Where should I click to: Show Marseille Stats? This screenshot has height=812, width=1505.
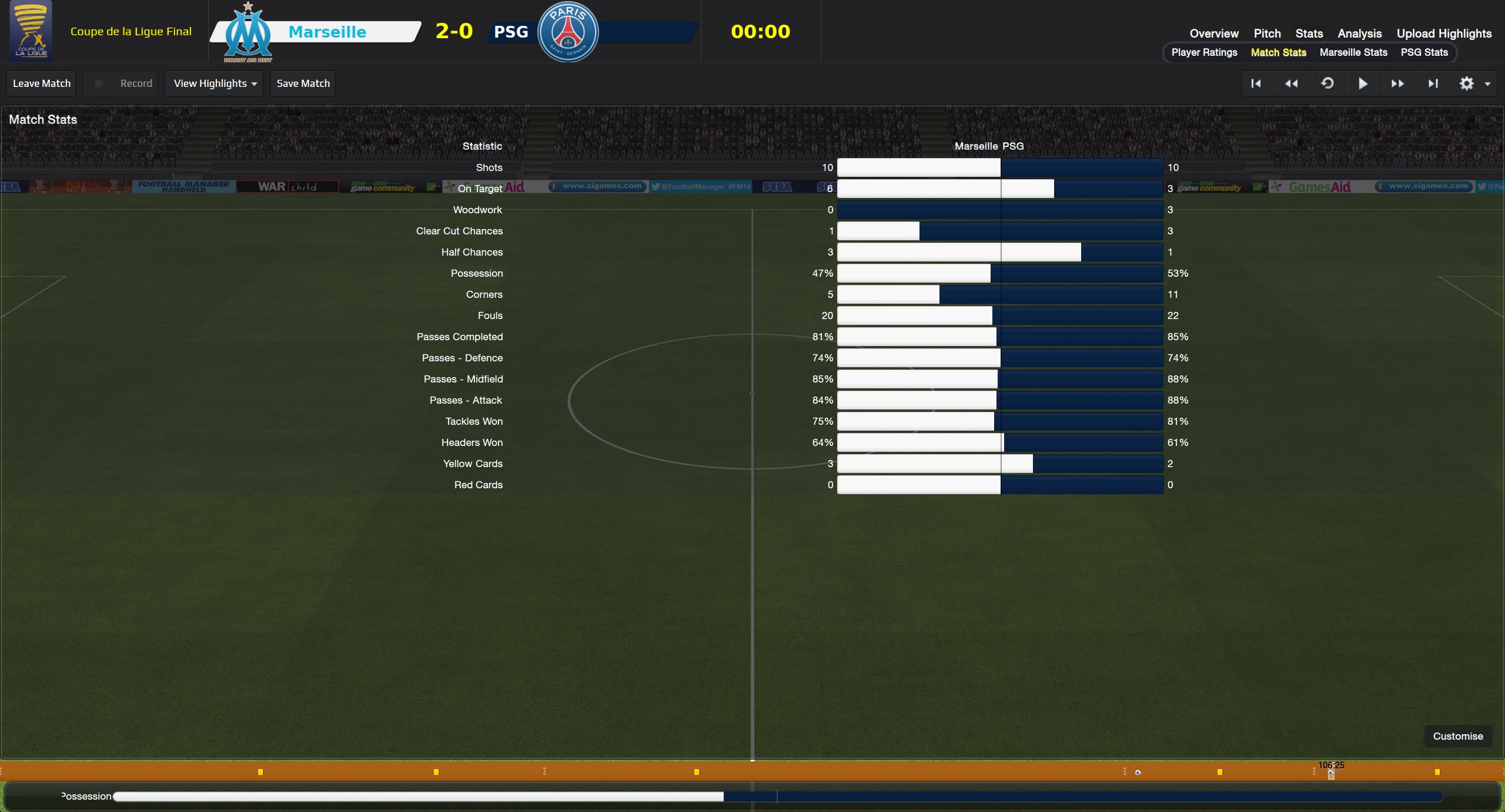[1353, 52]
